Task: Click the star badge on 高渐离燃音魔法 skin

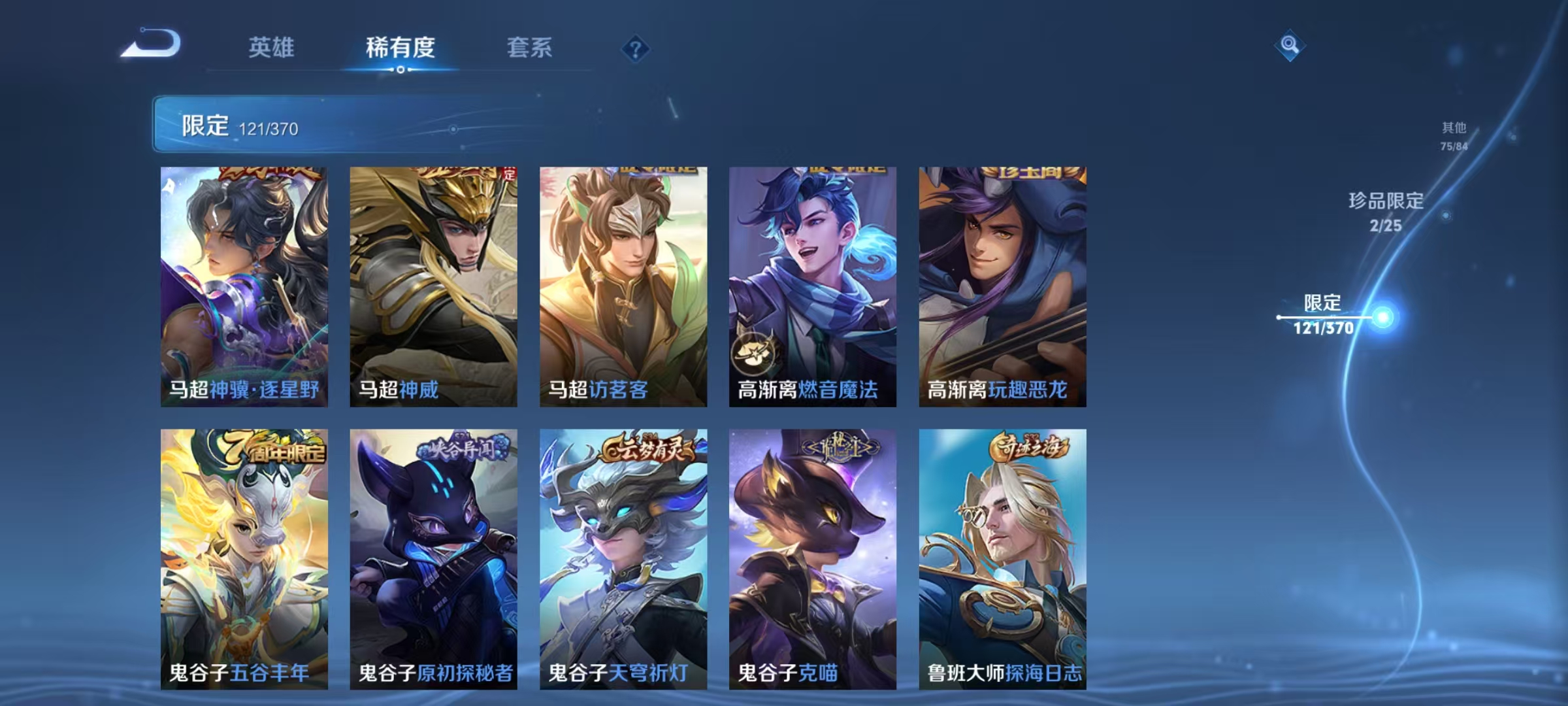Action: tap(755, 354)
